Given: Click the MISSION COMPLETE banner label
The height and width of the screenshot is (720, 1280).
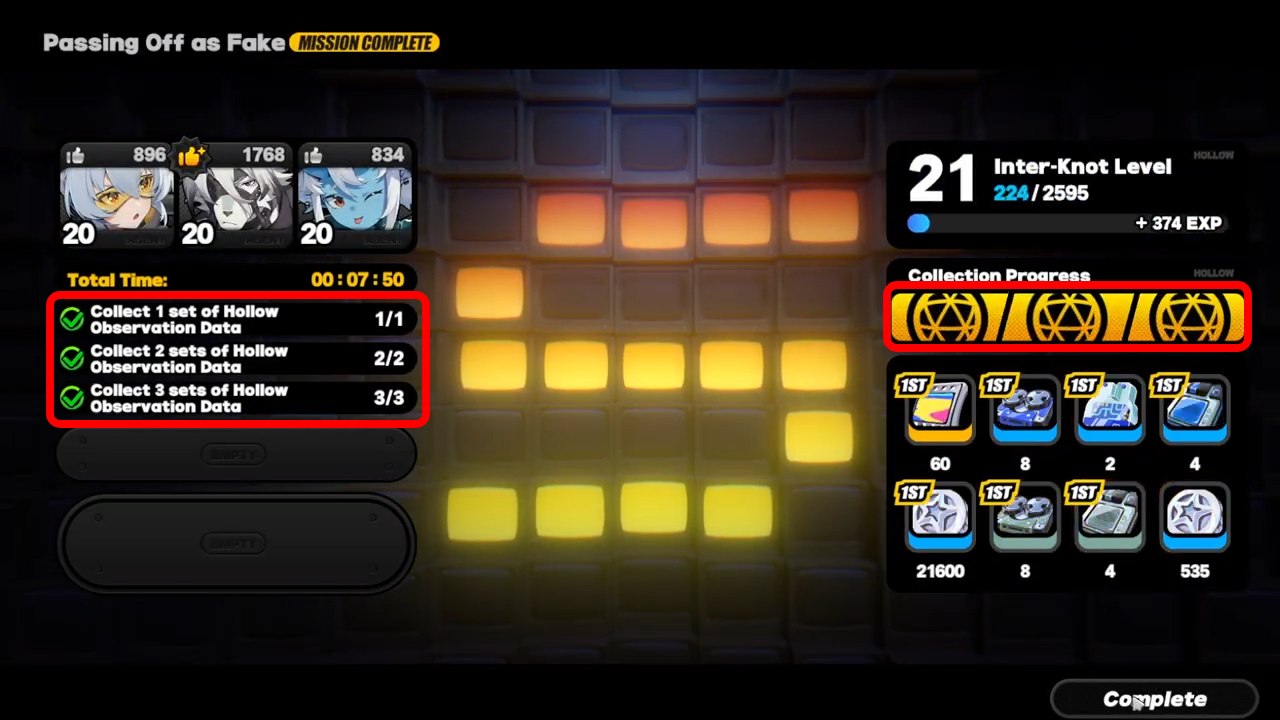Looking at the screenshot, I should pos(364,42).
